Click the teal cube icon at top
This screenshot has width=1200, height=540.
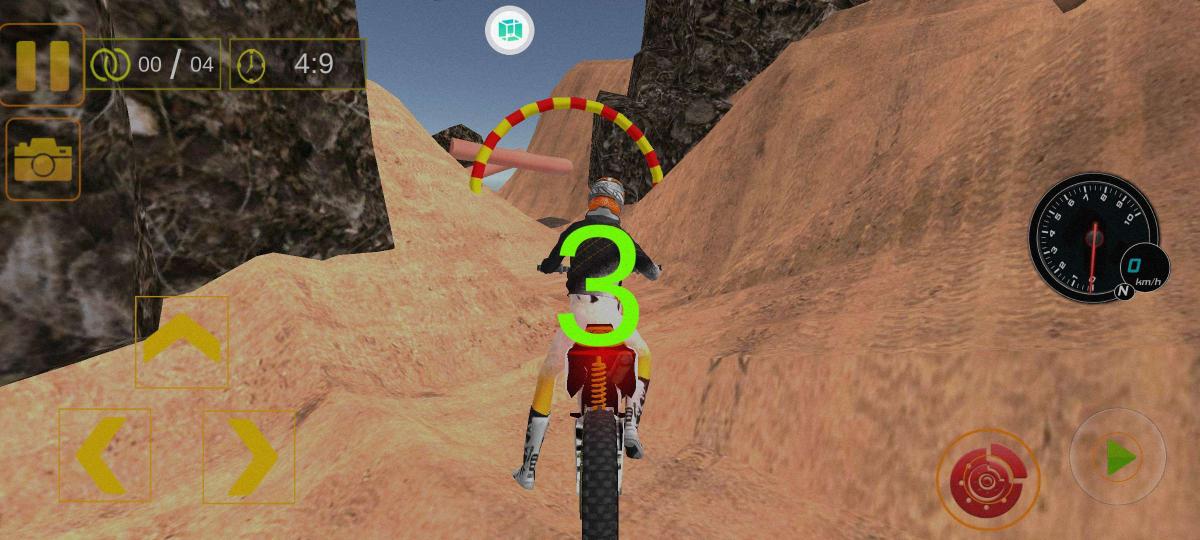coord(509,30)
